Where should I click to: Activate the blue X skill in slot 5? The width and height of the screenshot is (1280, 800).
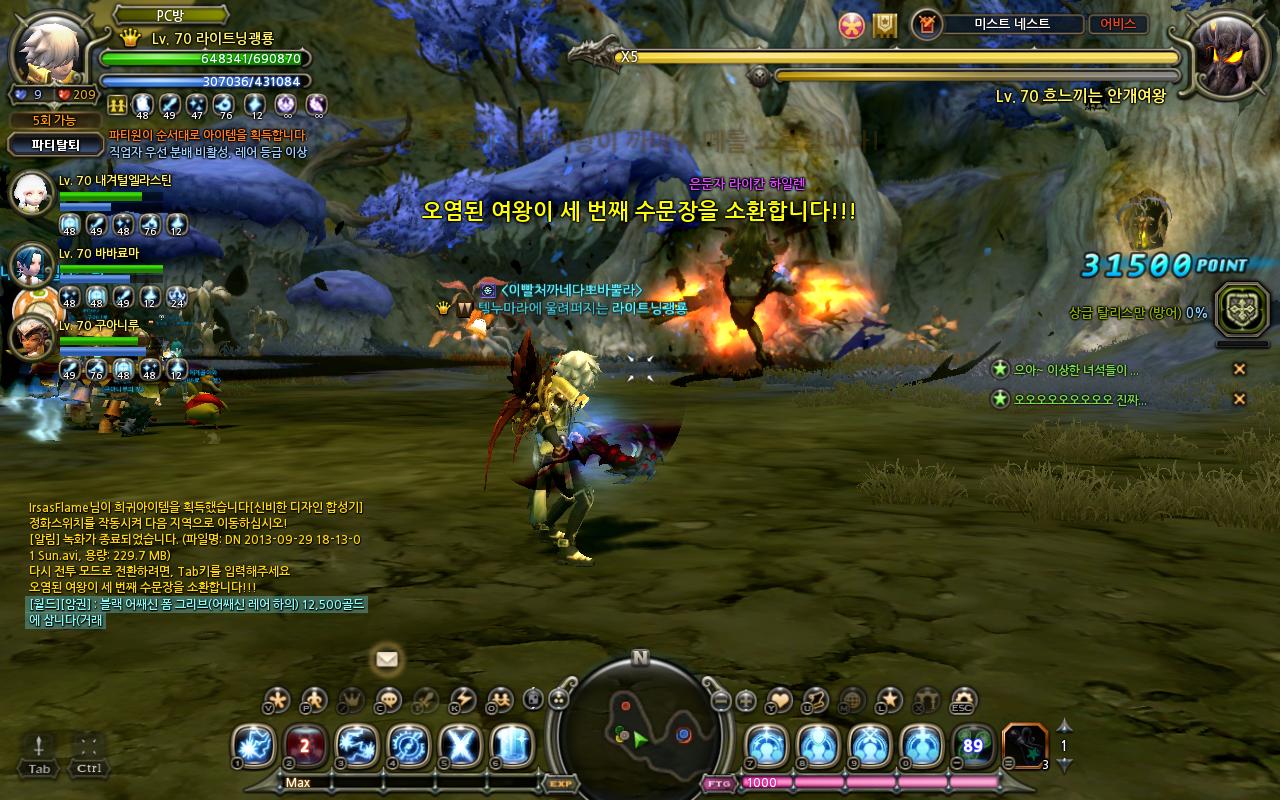coord(461,746)
